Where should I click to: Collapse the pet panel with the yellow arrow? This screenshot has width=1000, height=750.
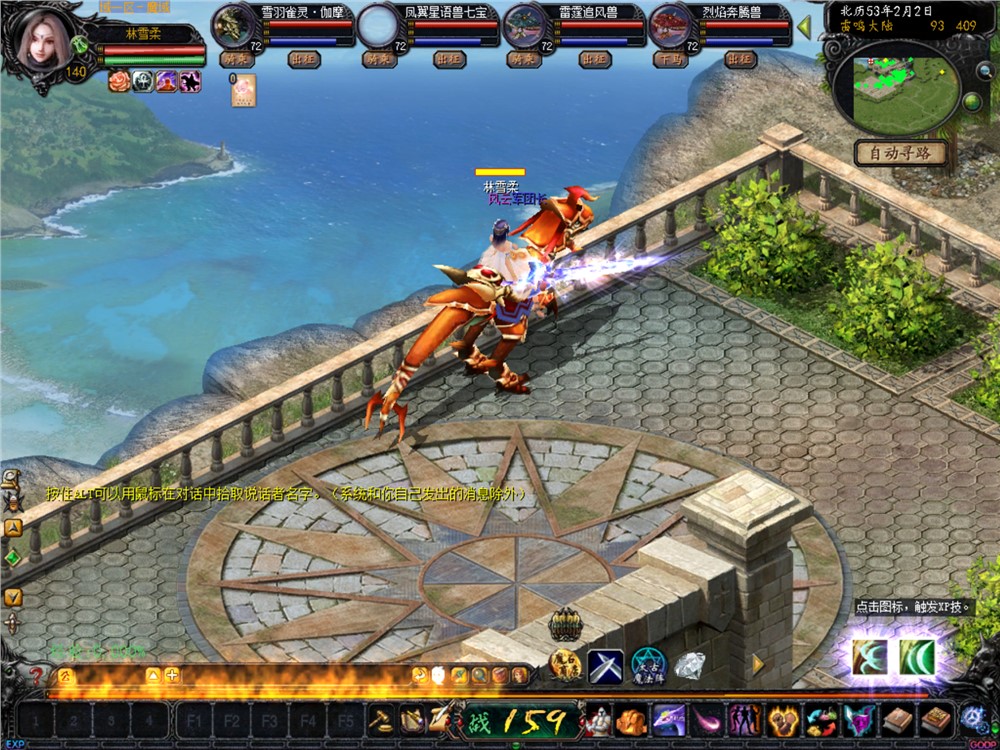coord(803,28)
